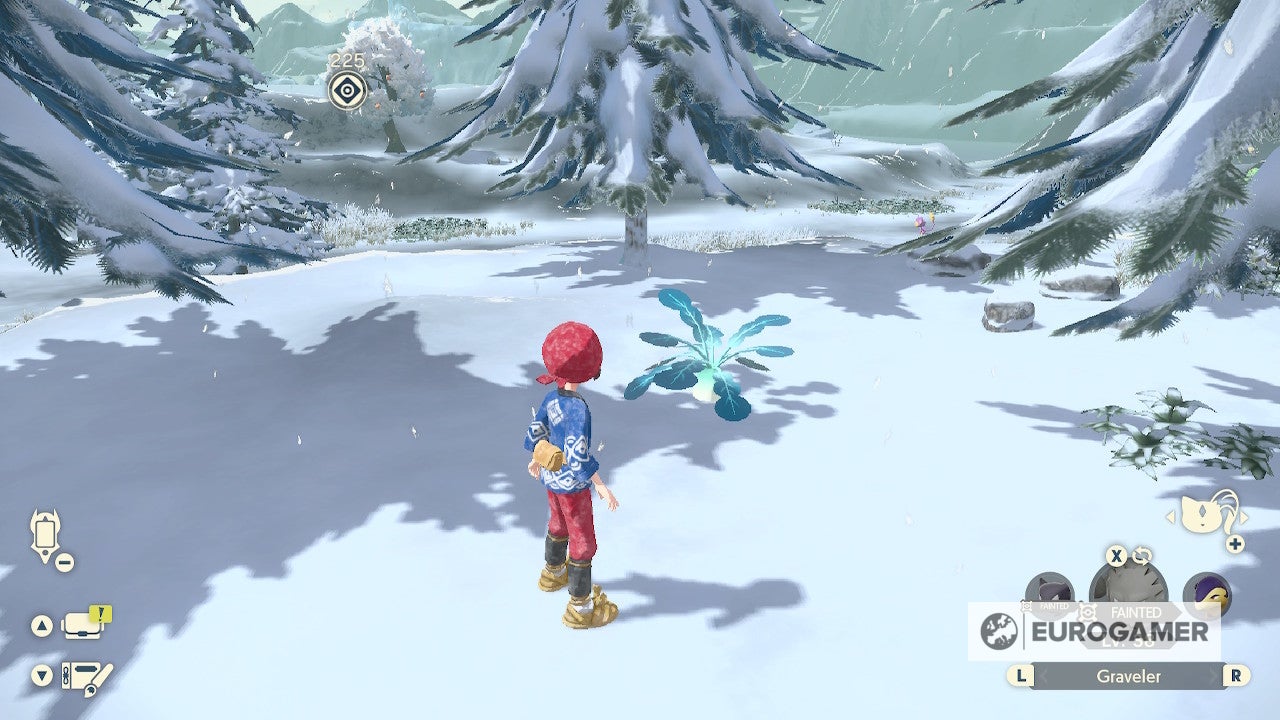The image size is (1280, 720).
Task: Click the objective waypoint marker showing 225
Action: tap(347, 91)
